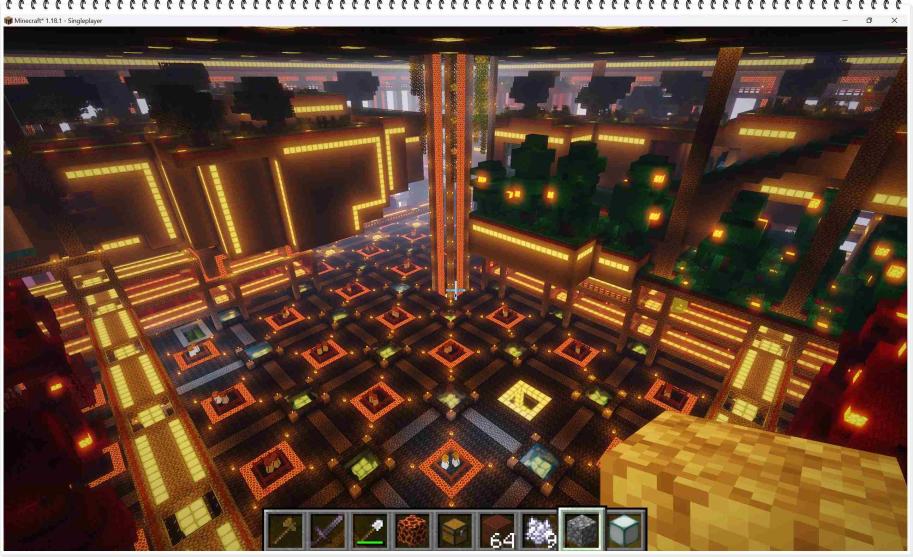The width and height of the screenshot is (913, 557).
Task: Pick the chest in the hotbar
Action: point(455,530)
